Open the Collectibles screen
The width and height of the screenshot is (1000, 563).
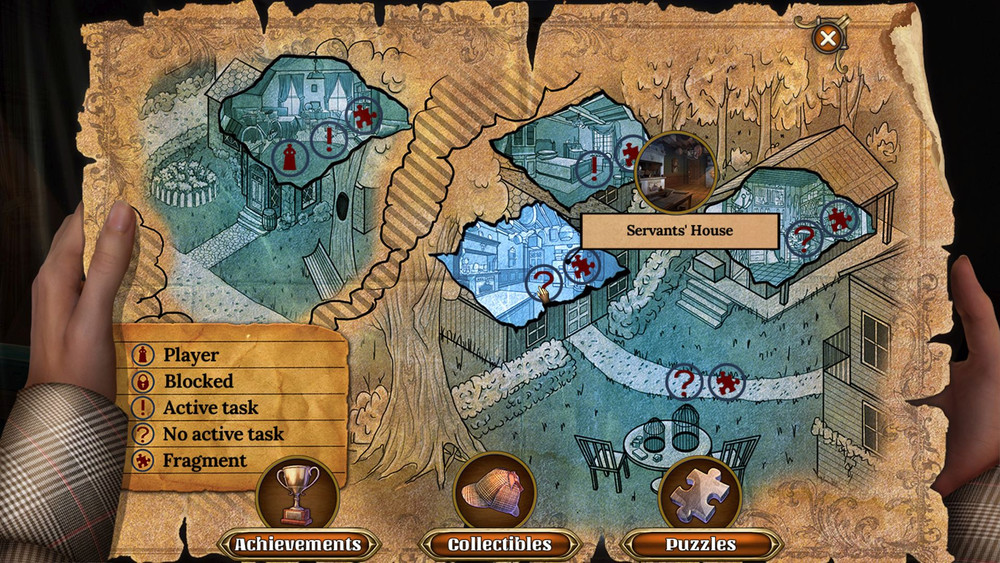[x=499, y=545]
